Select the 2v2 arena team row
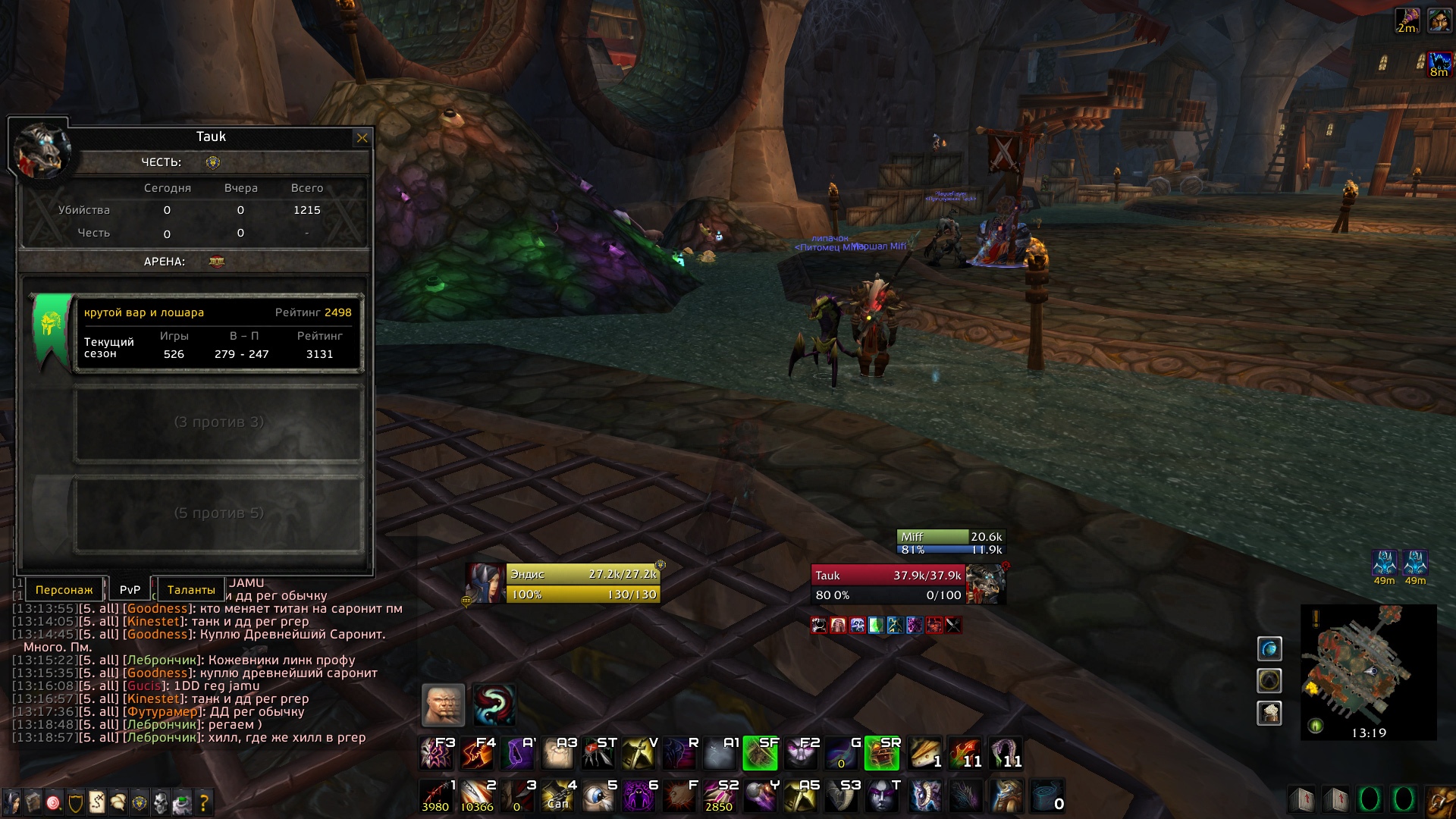Image resolution: width=1456 pixels, height=819 pixels. click(x=218, y=334)
